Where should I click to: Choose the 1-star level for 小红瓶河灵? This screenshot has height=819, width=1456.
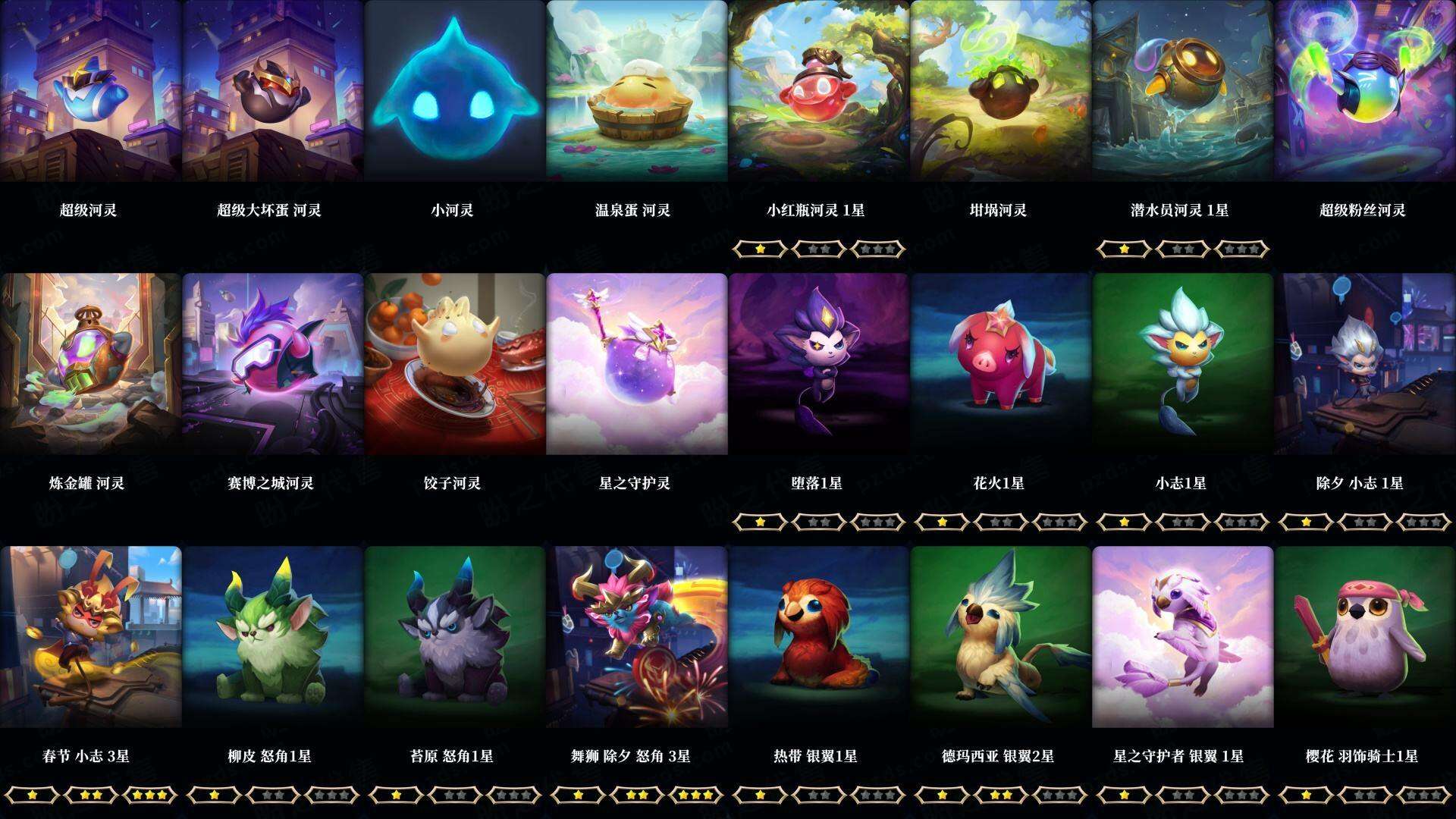[760, 247]
